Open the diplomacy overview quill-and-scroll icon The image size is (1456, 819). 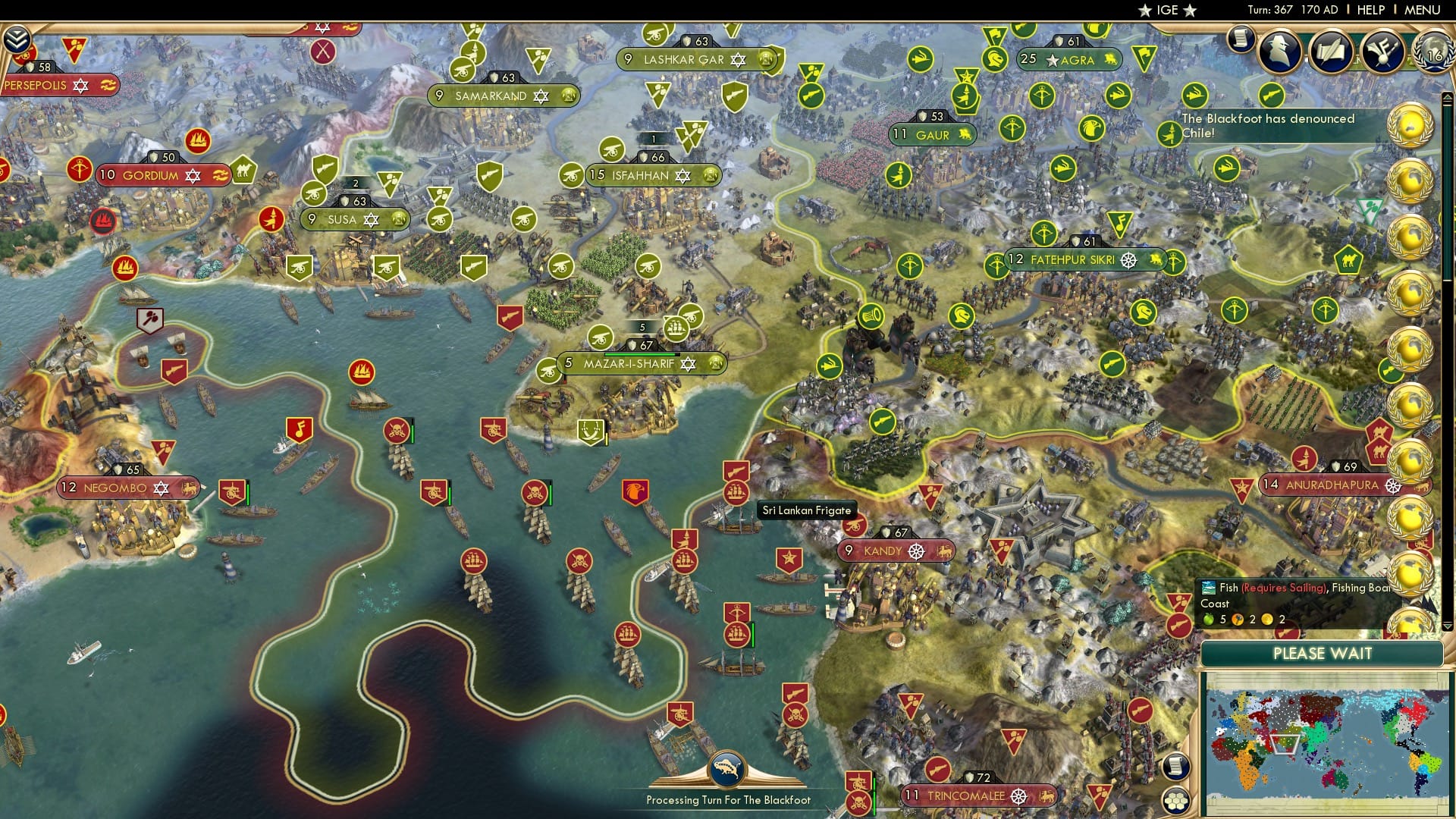(x=1332, y=50)
